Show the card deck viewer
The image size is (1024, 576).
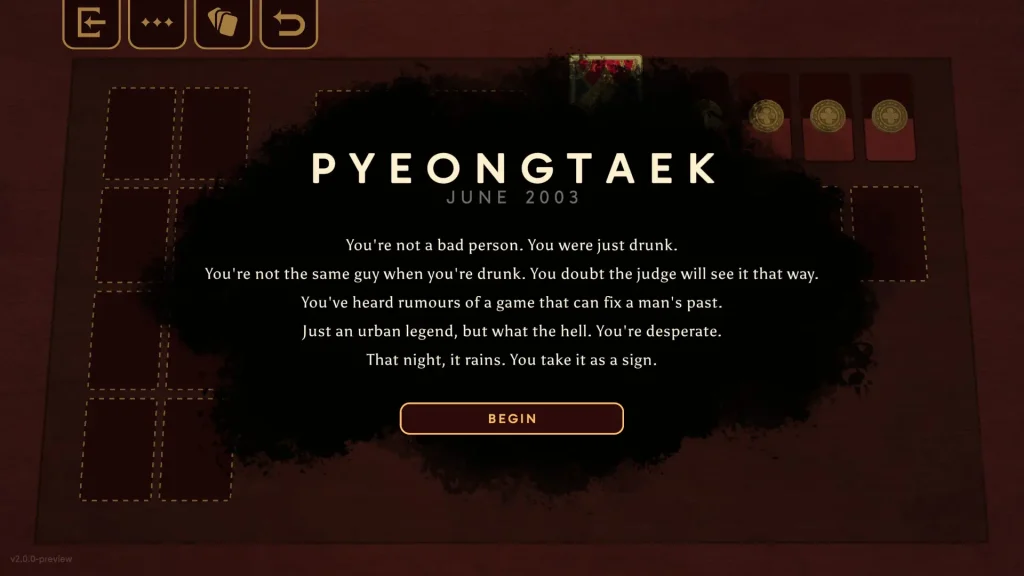pos(223,23)
